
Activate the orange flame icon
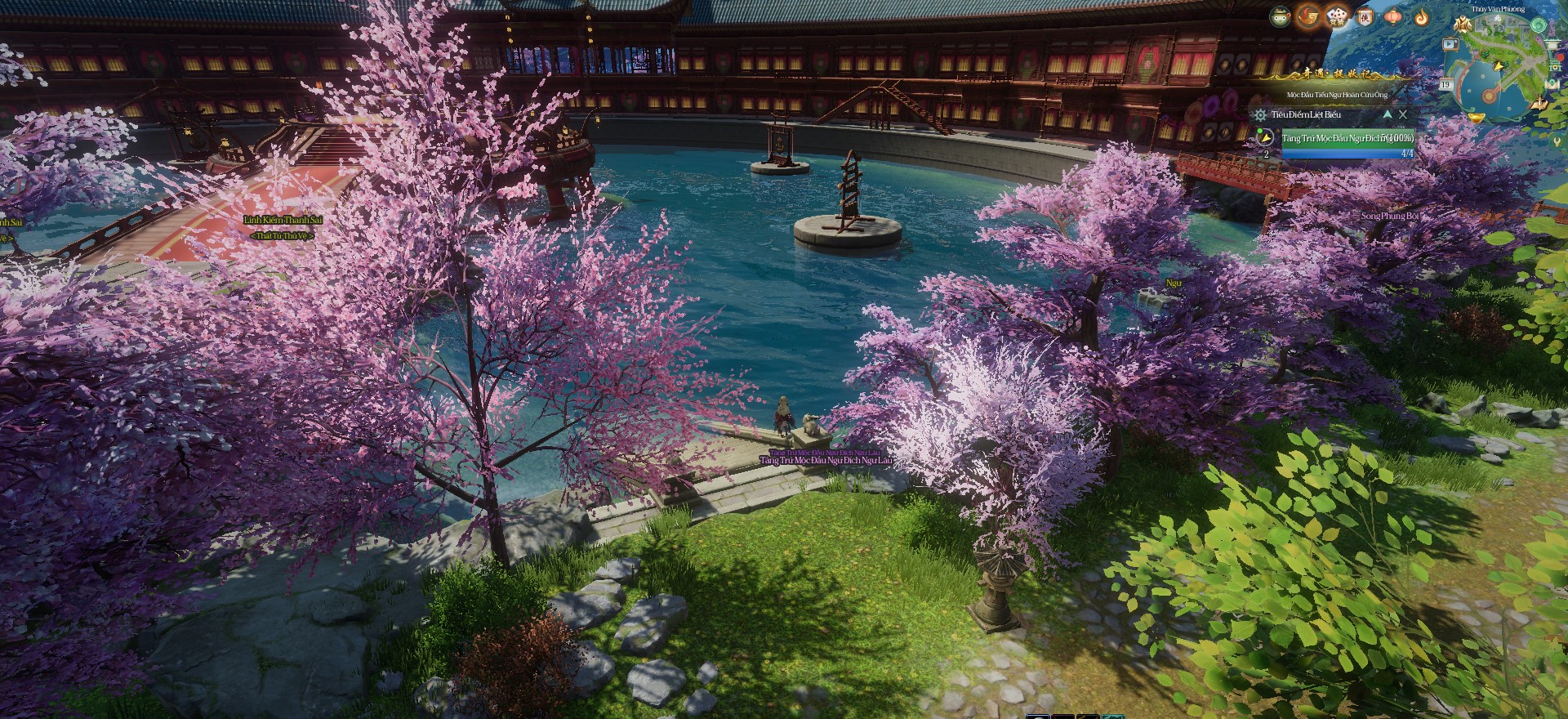pyautogui.click(x=1421, y=18)
